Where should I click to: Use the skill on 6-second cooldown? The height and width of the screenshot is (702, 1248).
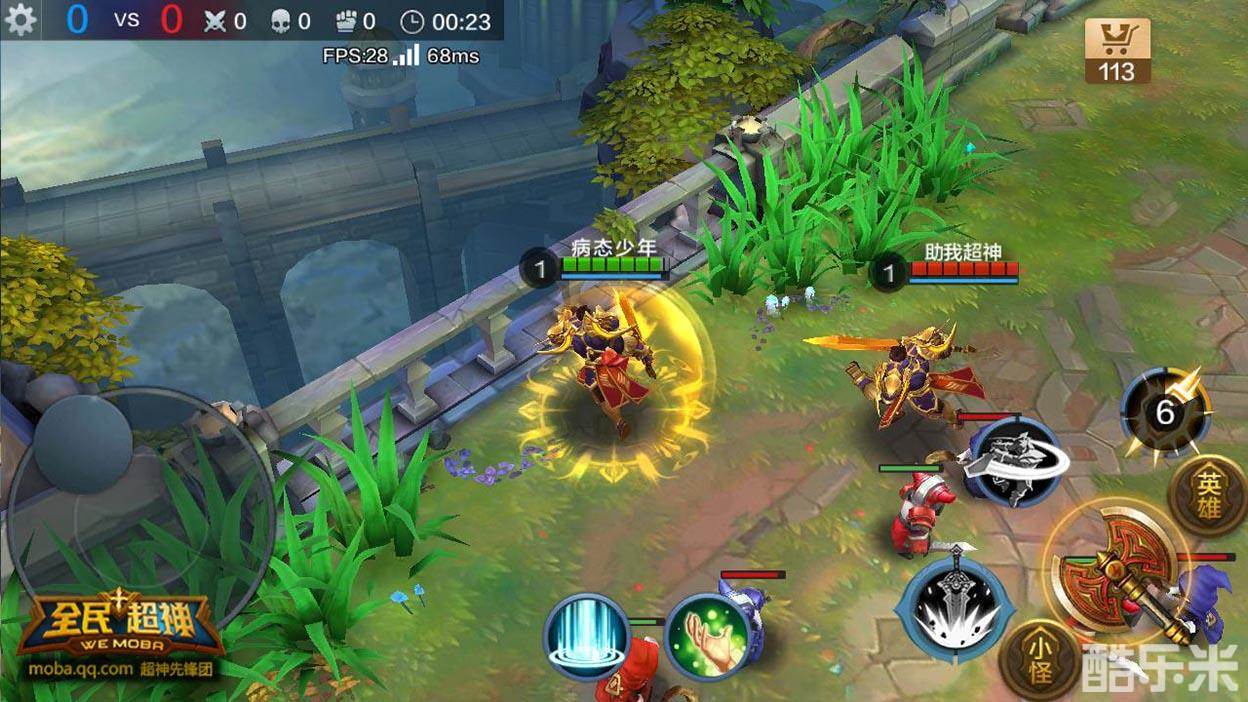point(1165,412)
